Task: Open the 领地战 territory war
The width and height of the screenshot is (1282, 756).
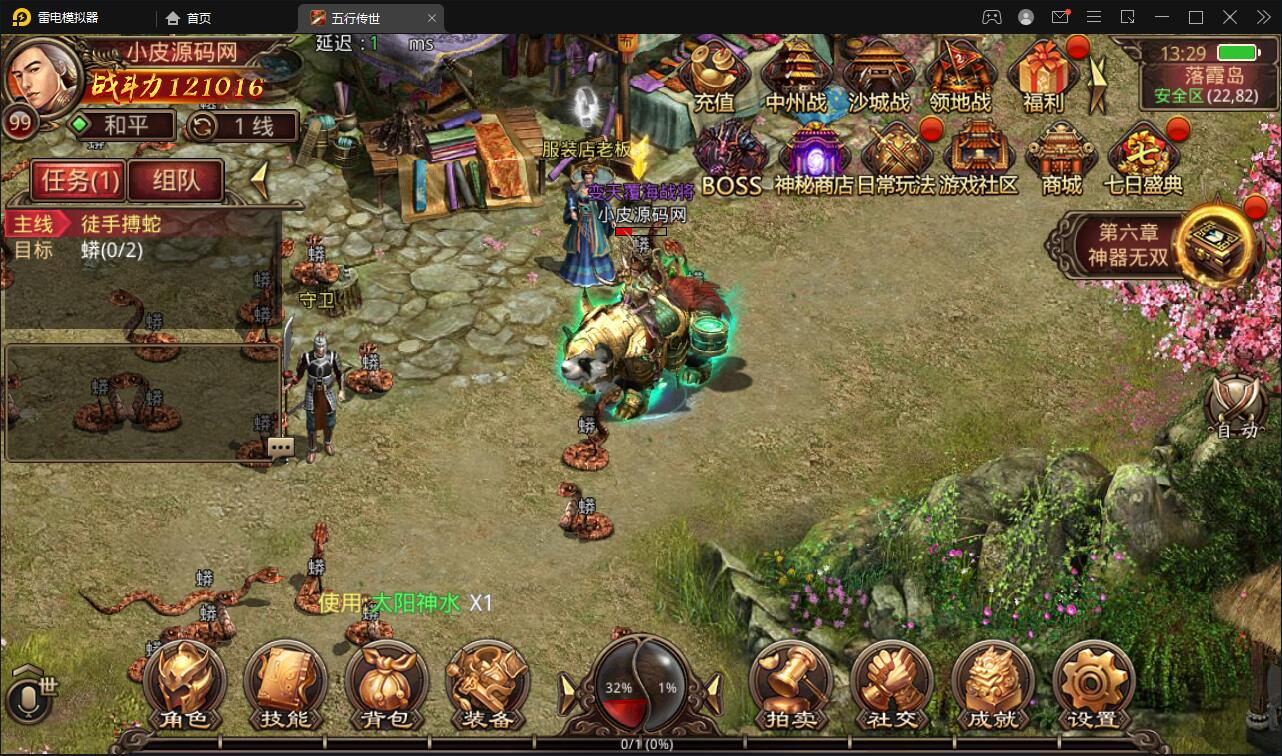Action: [960, 74]
